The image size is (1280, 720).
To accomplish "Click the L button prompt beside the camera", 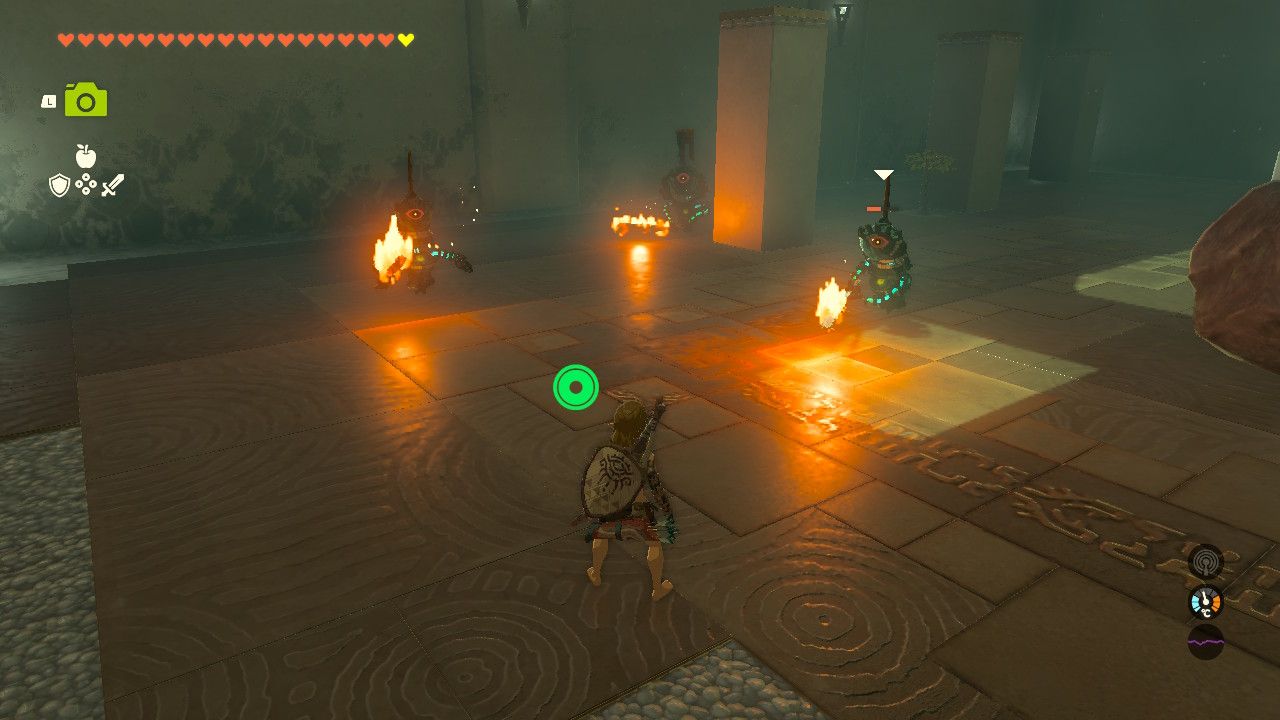I will [x=48, y=101].
